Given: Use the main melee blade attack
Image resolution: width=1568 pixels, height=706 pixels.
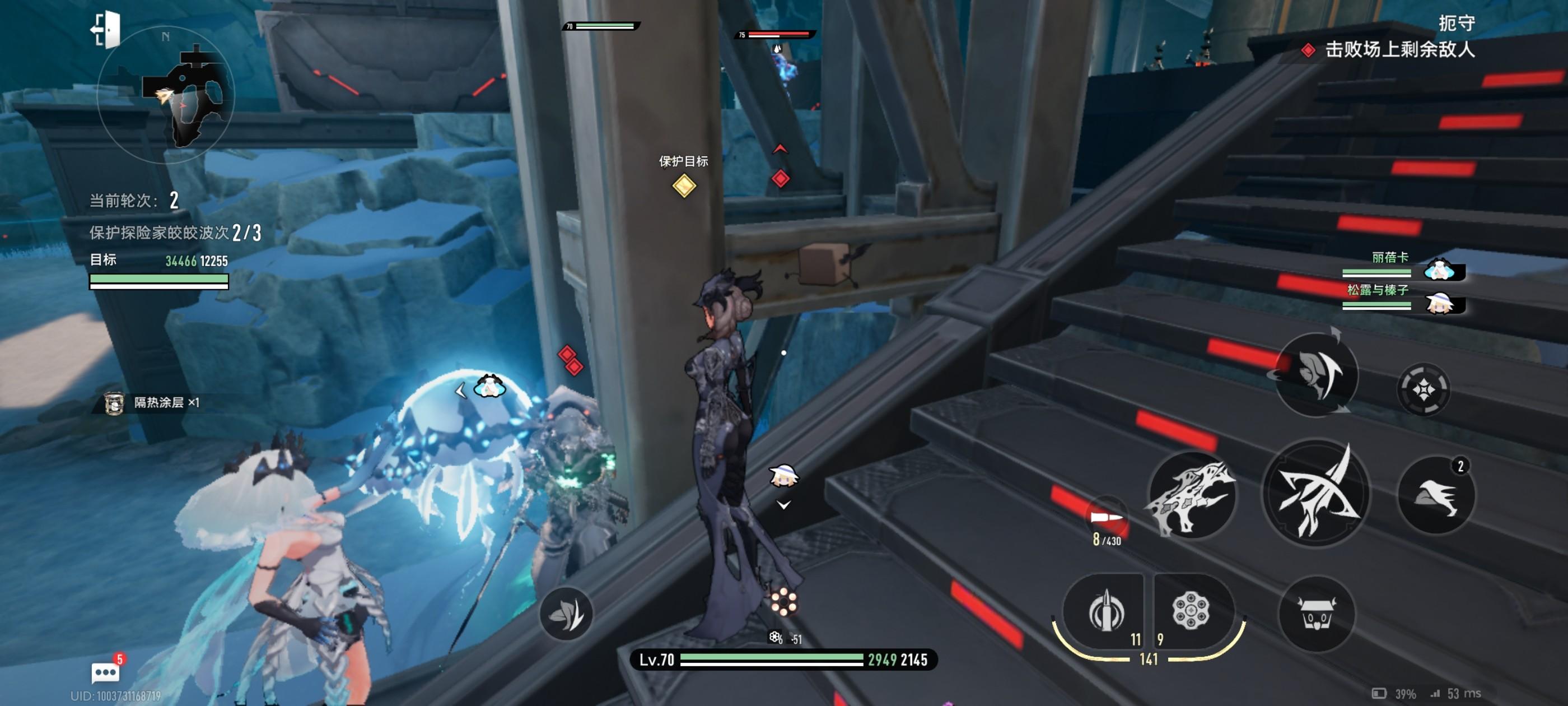Looking at the screenshot, I should 1316,494.
